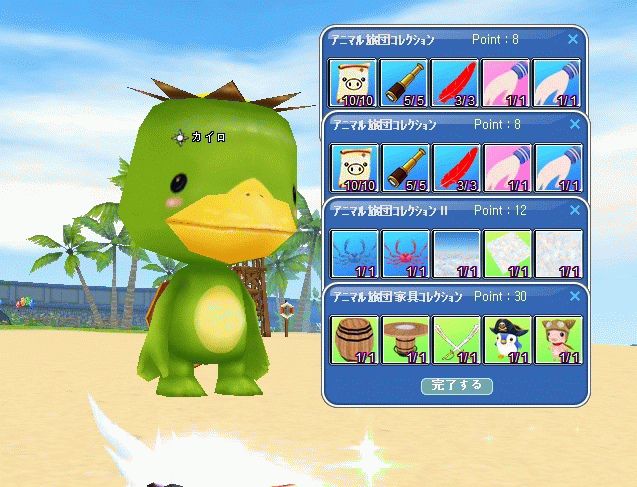Select the blue crab collection item
Viewport: 637px width, 487px height.
coord(354,253)
